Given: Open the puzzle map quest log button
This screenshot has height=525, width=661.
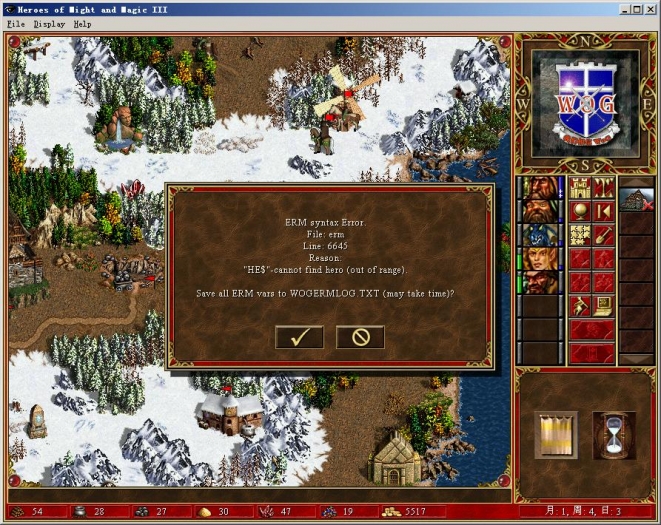Looking at the screenshot, I should click(580, 235).
